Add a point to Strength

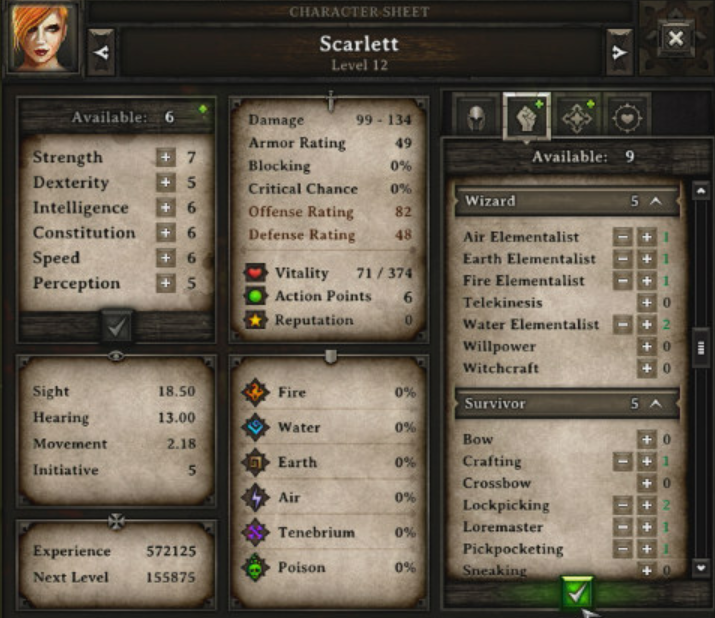point(165,158)
